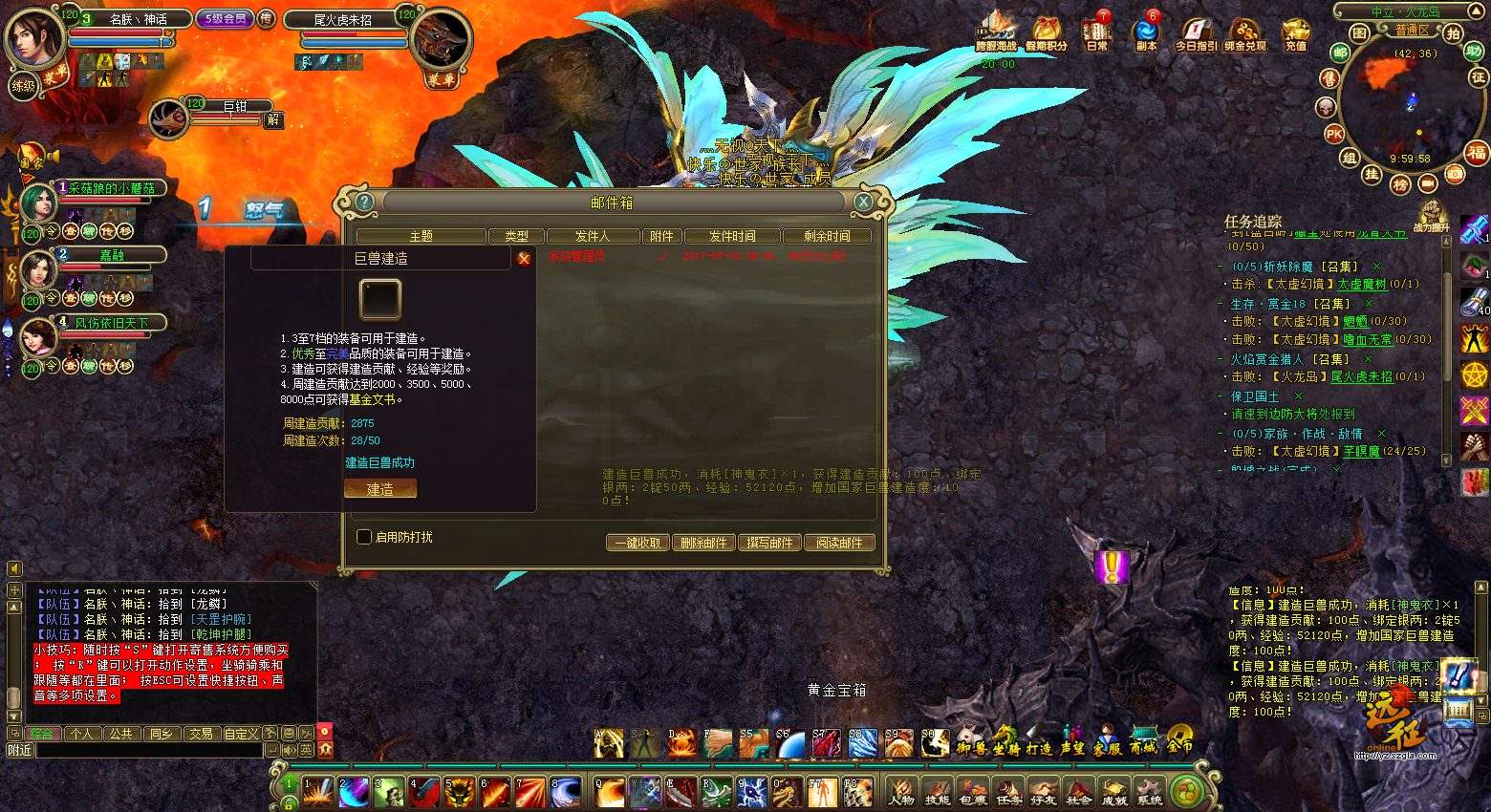
Task: Open the selected mail with 阅读邮件
Action: 839,543
